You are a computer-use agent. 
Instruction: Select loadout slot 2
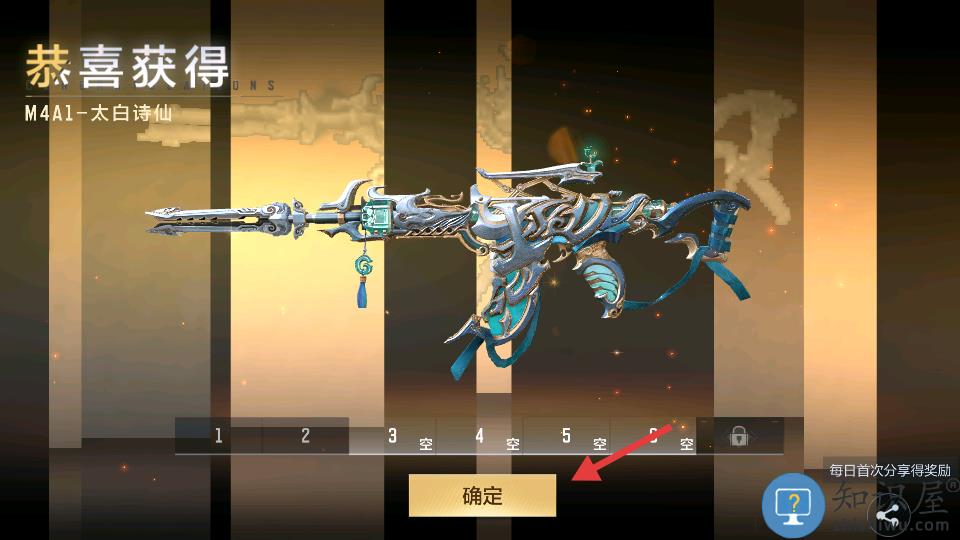[x=305, y=436]
